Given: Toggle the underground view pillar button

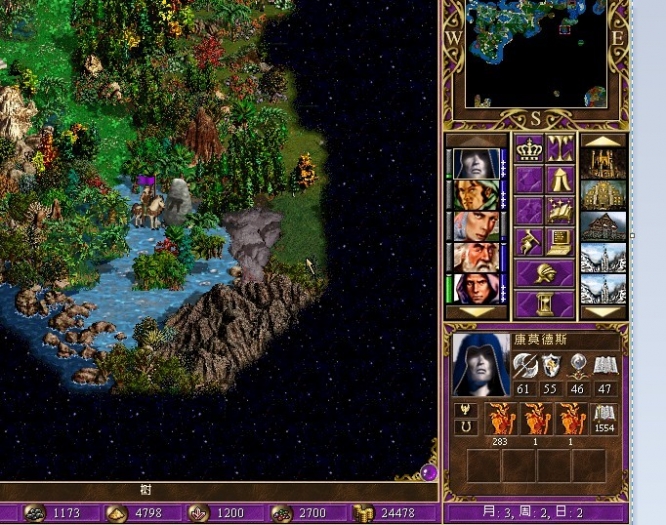Looking at the screenshot, I should coord(559,148).
